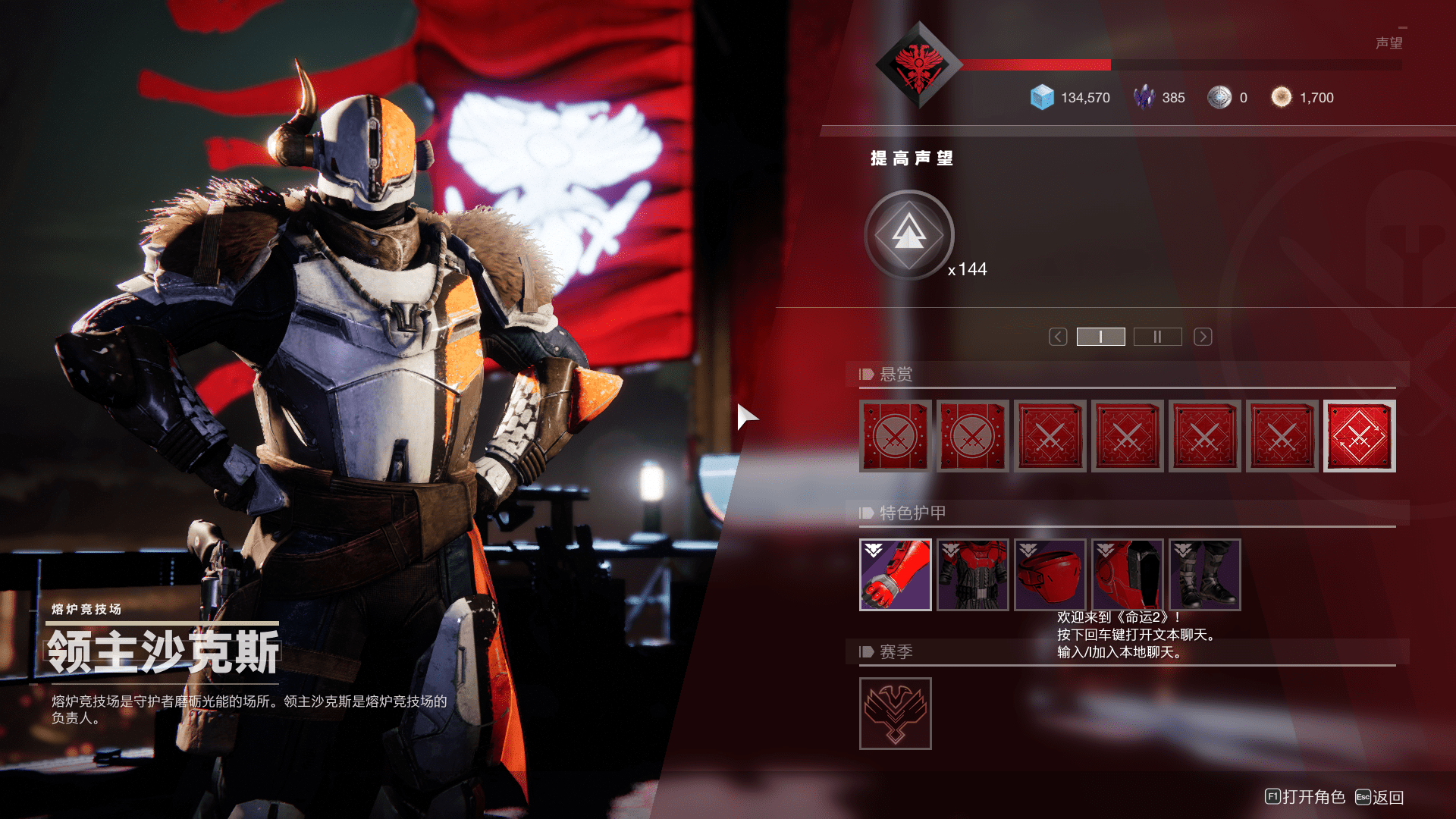
Task: Choose the red and black helmet item
Action: click(x=1127, y=575)
